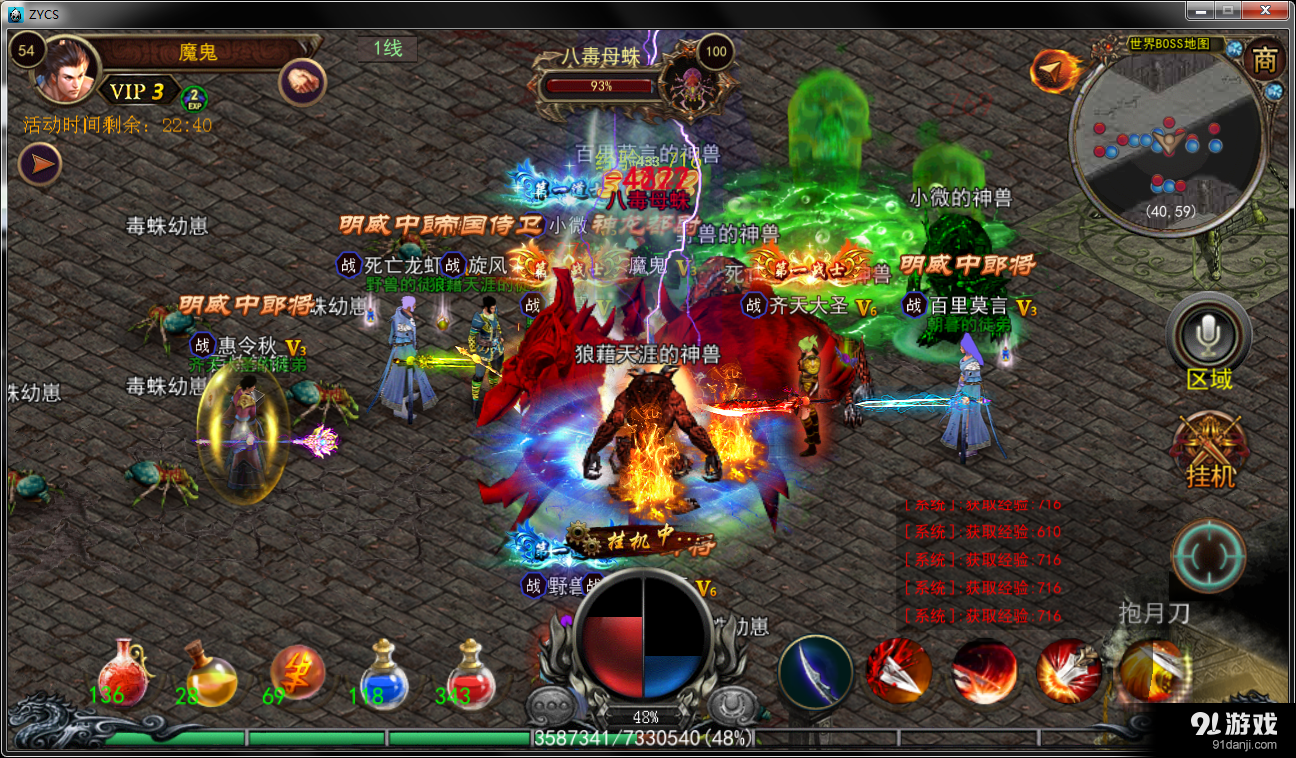Switch server line via 1线 button

click(x=388, y=48)
